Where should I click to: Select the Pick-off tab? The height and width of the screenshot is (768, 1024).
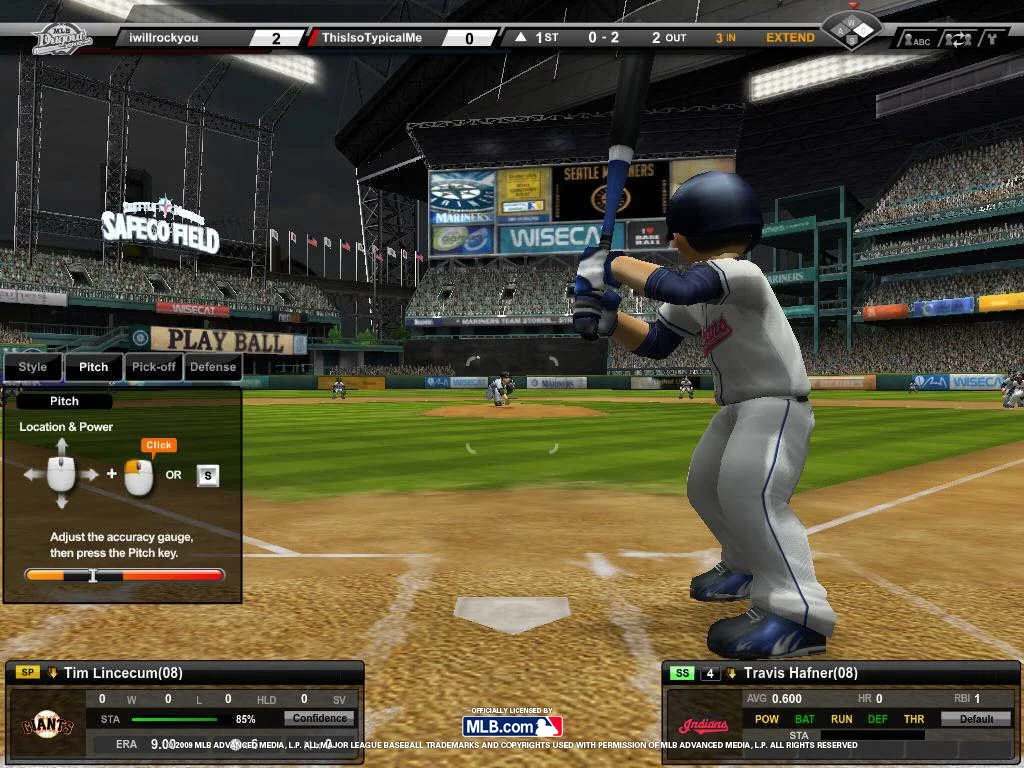(x=154, y=367)
